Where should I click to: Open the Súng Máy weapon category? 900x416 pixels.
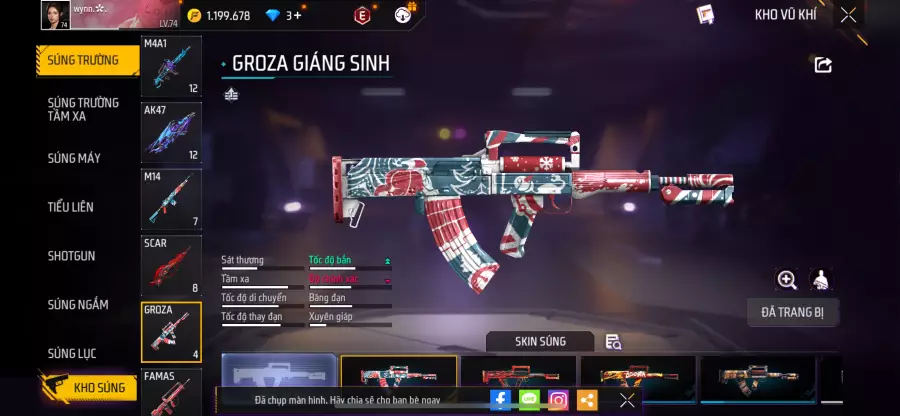[74, 158]
